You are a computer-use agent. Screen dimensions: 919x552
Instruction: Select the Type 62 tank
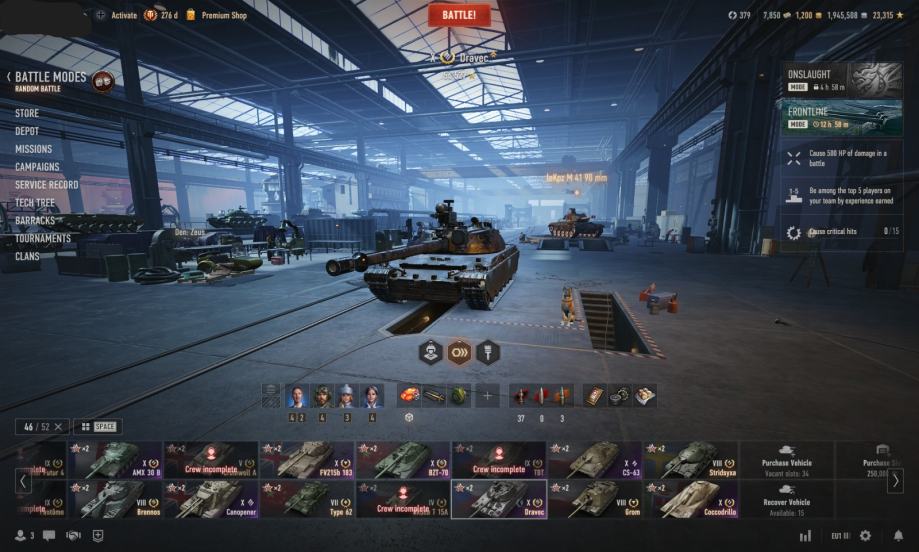[307, 498]
